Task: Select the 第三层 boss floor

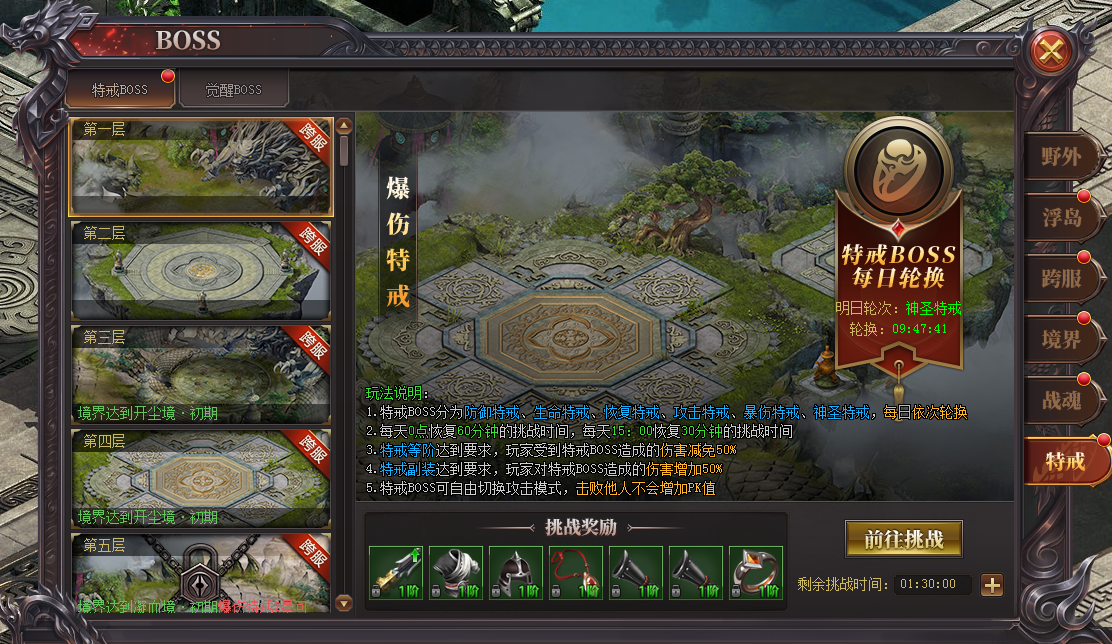Action: [x=200, y=374]
